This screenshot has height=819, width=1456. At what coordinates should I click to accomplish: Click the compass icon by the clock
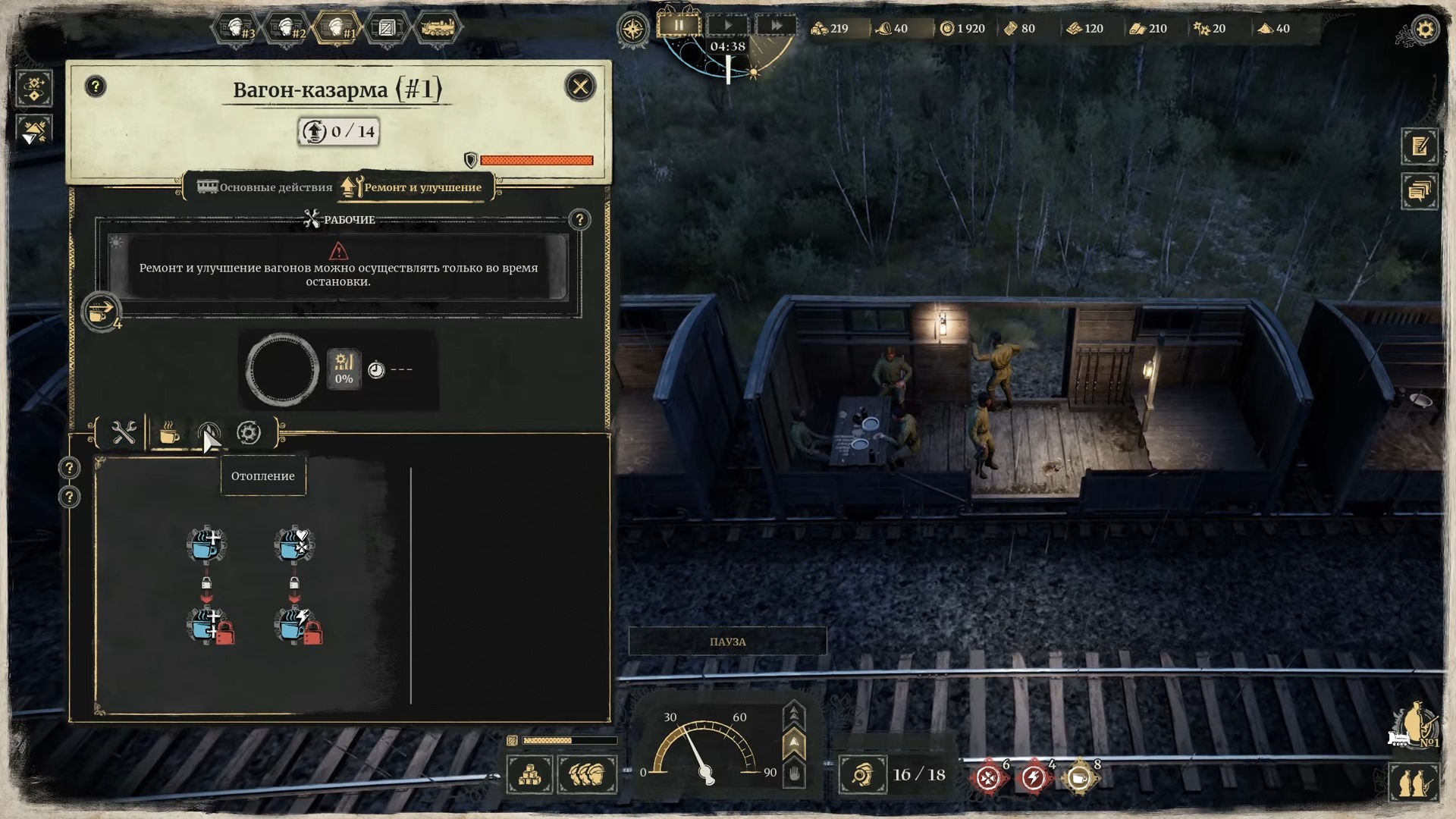click(632, 30)
